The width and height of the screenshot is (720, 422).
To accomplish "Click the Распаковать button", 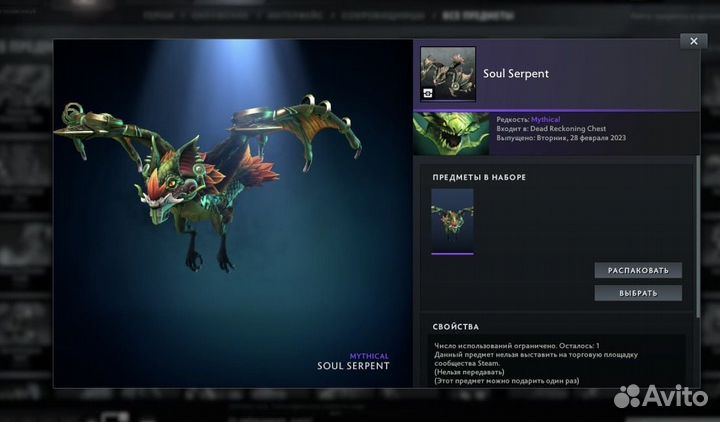I will (637, 270).
